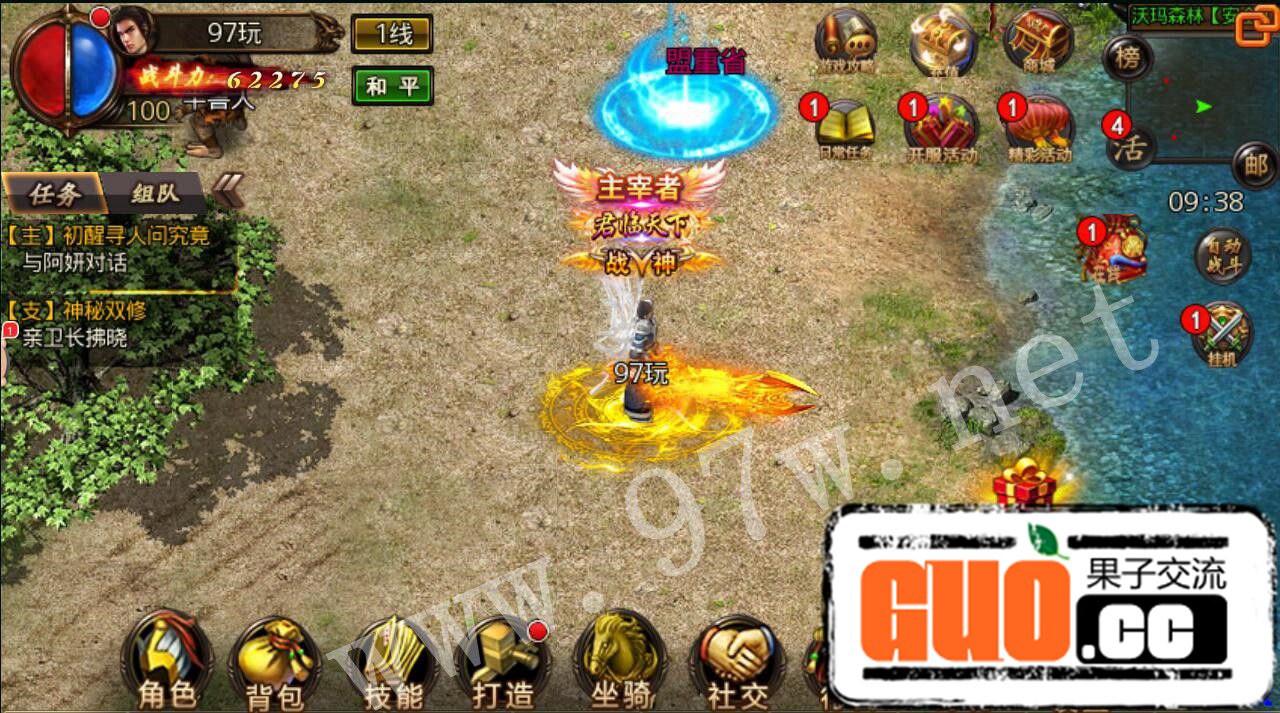Screen dimensions: 1280x713
Task: Open the 精彩活动 lantern events icon
Action: point(1040,130)
